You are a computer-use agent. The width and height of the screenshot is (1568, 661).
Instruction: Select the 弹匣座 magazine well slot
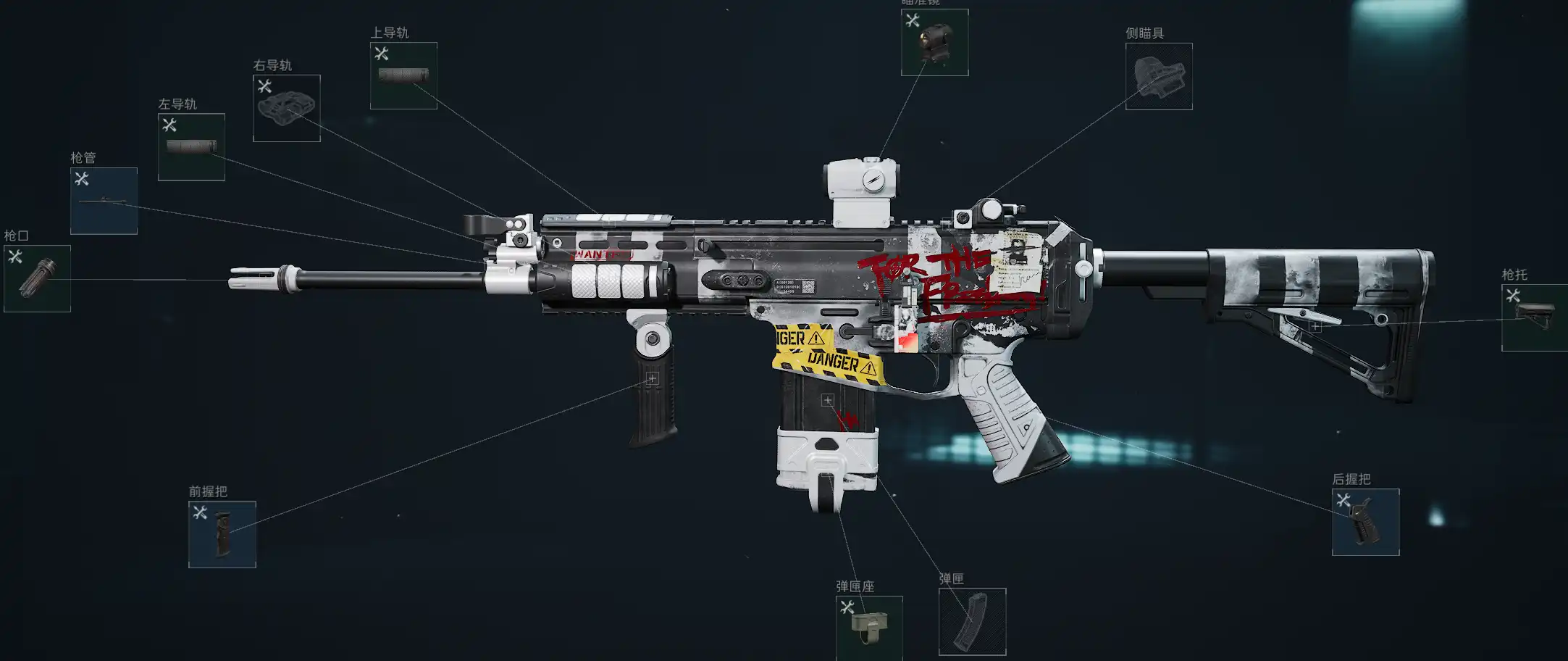click(868, 628)
